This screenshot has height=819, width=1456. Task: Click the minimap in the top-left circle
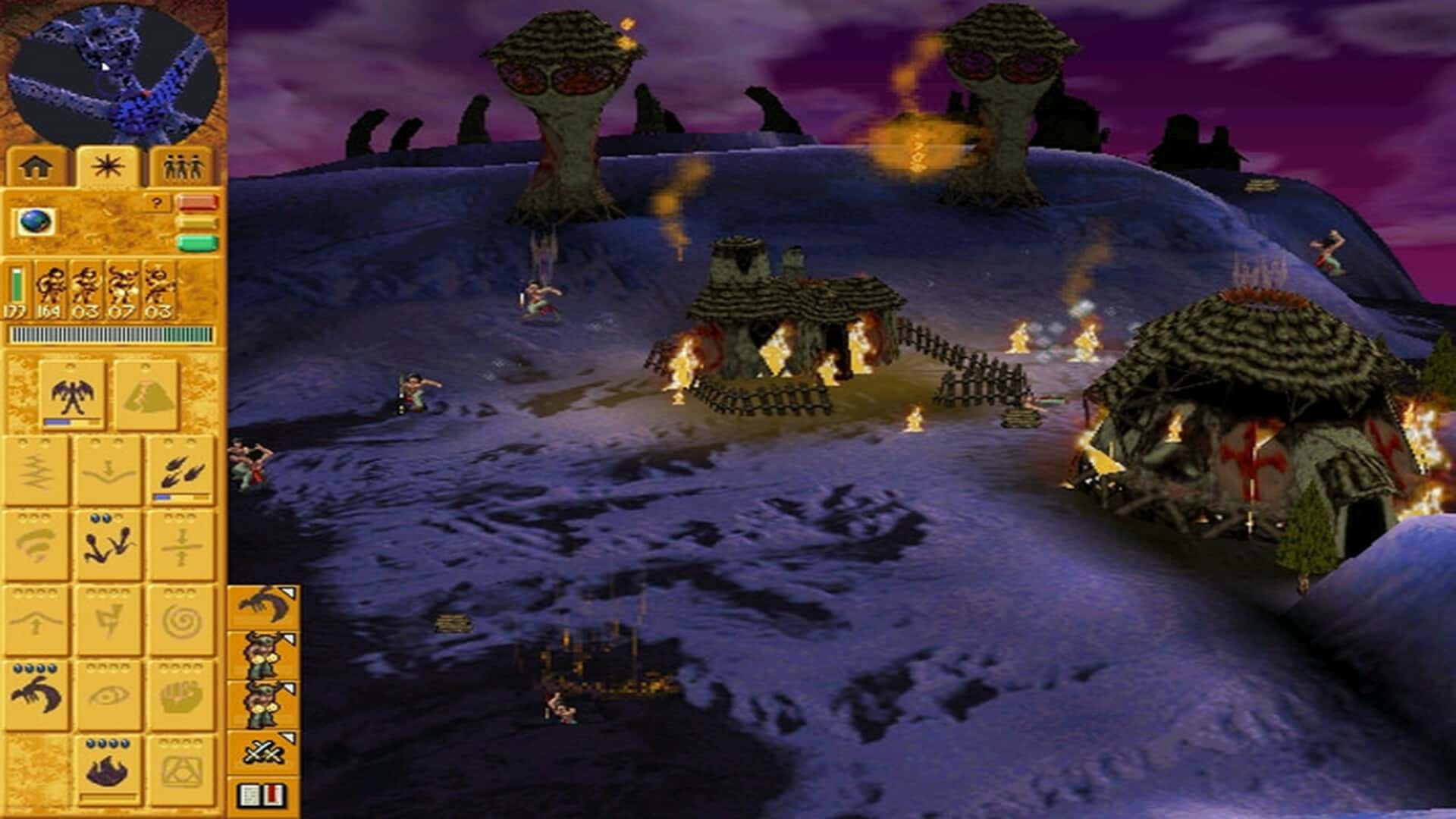click(114, 68)
